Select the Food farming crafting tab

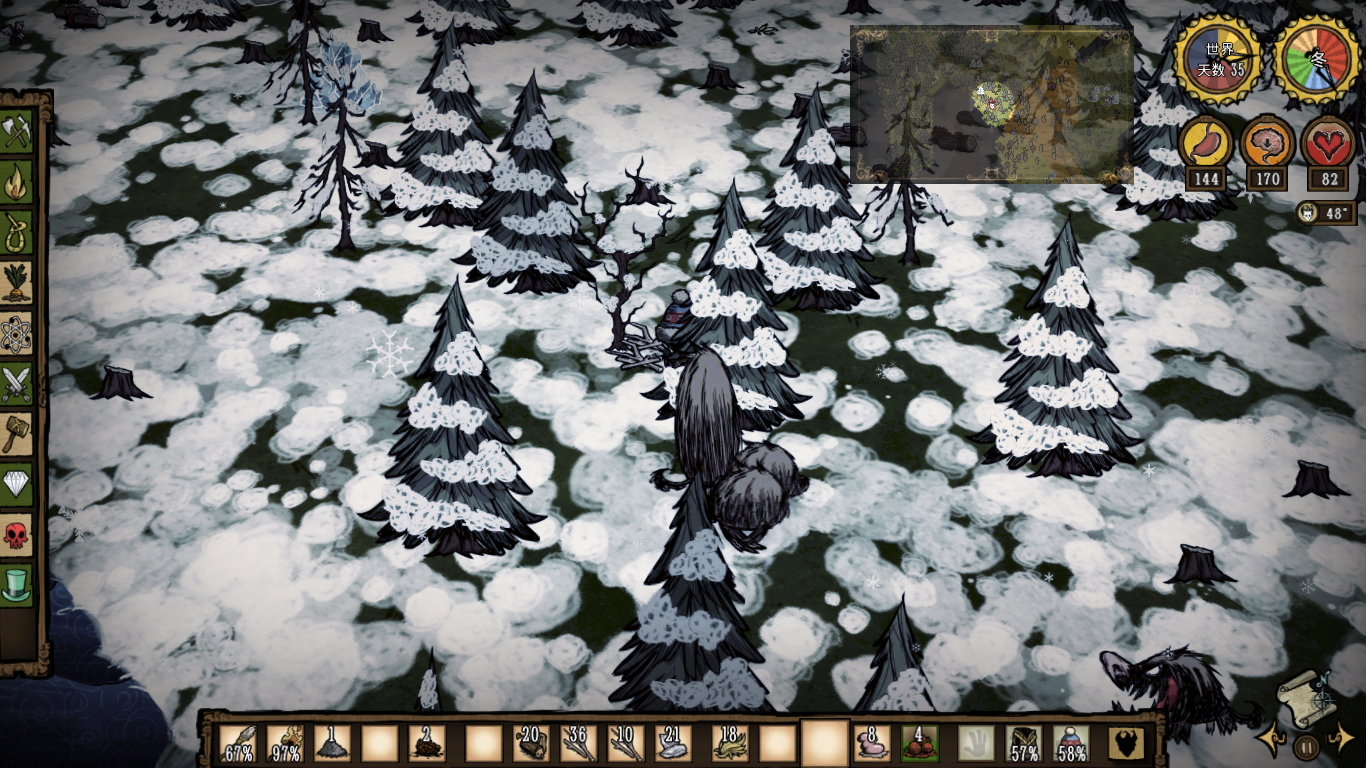coord(17,284)
